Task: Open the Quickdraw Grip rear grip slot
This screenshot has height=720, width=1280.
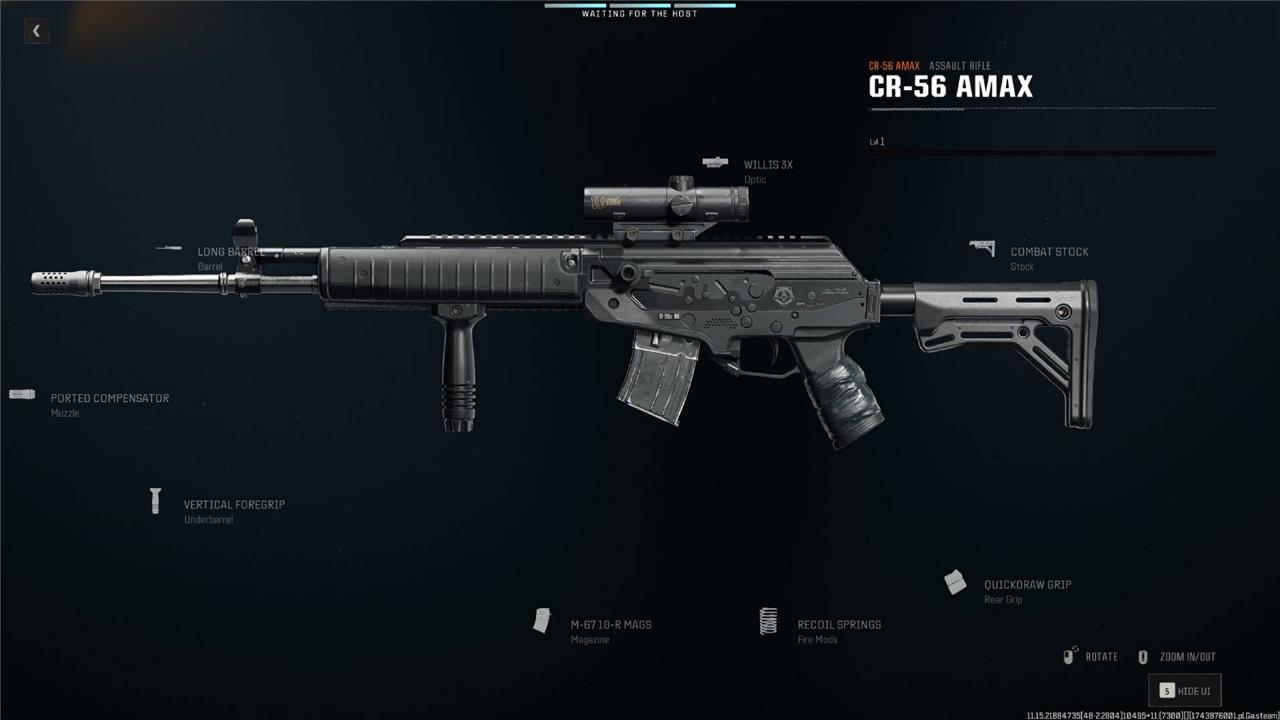Action: coord(1026,585)
